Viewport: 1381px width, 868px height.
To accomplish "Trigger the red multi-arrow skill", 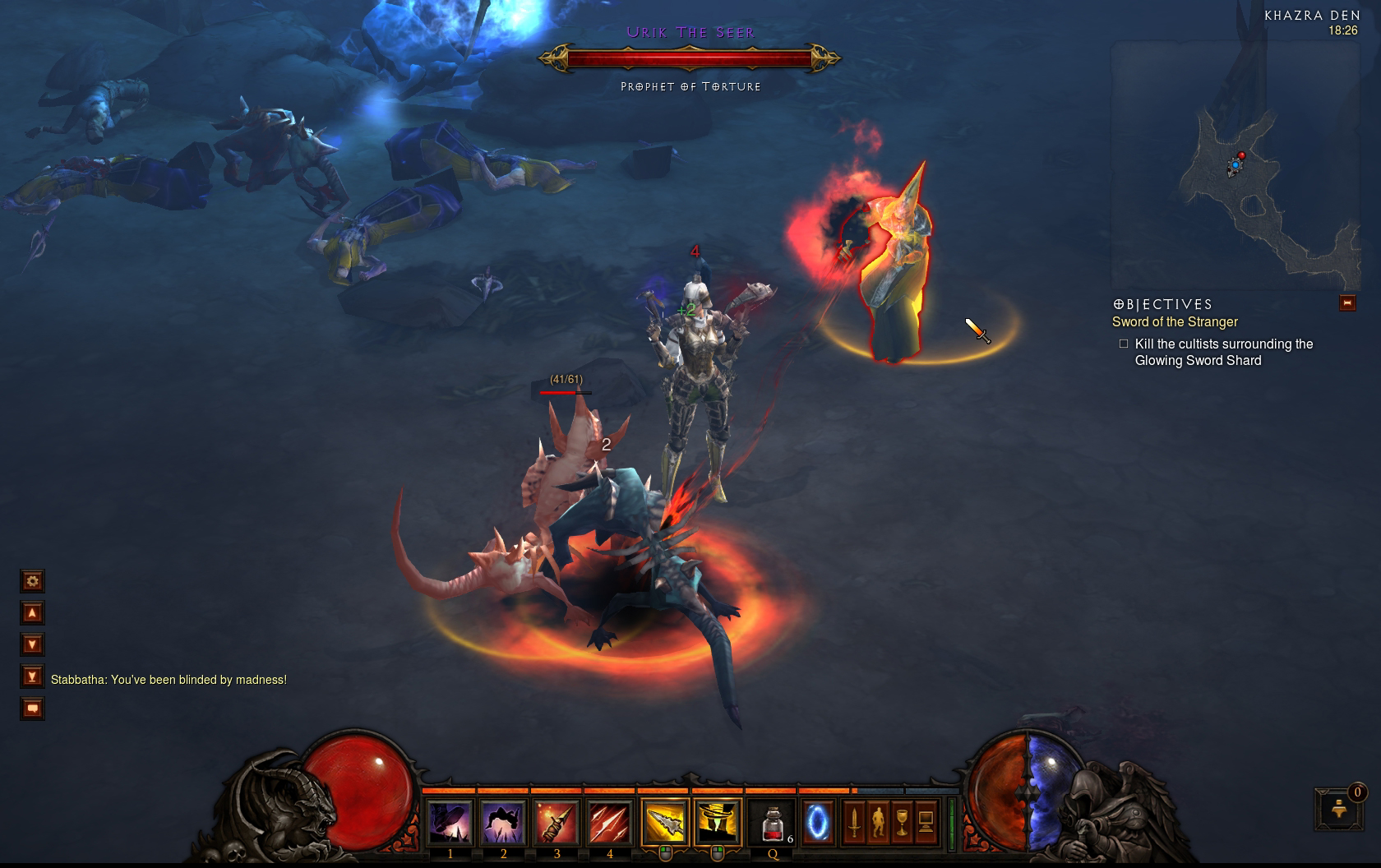I will click(609, 822).
